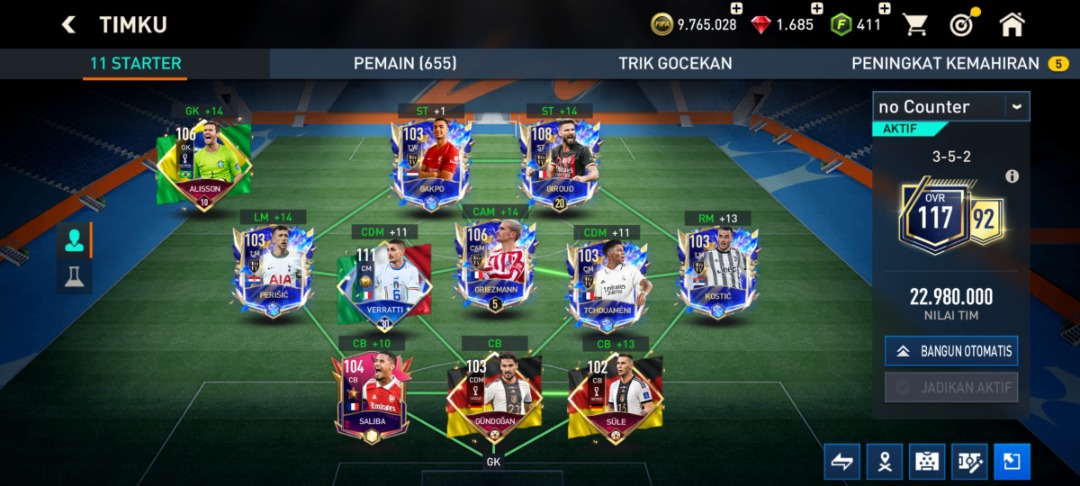Image resolution: width=1080 pixels, height=486 pixels.
Task: Show the PENINGKAT KEMAHIRAN tab
Action: 945,63
